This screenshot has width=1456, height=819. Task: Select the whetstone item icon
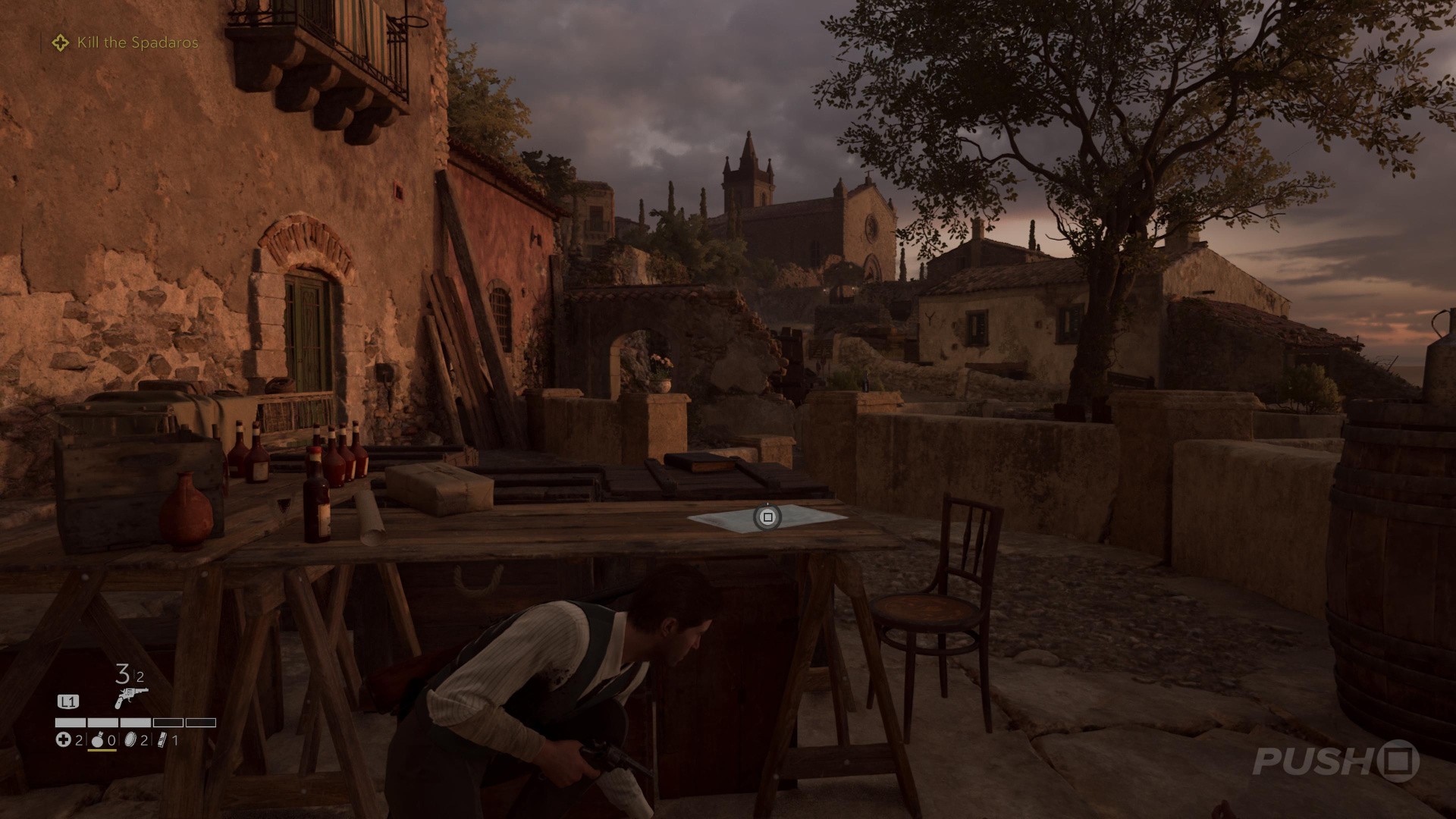tap(161, 740)
